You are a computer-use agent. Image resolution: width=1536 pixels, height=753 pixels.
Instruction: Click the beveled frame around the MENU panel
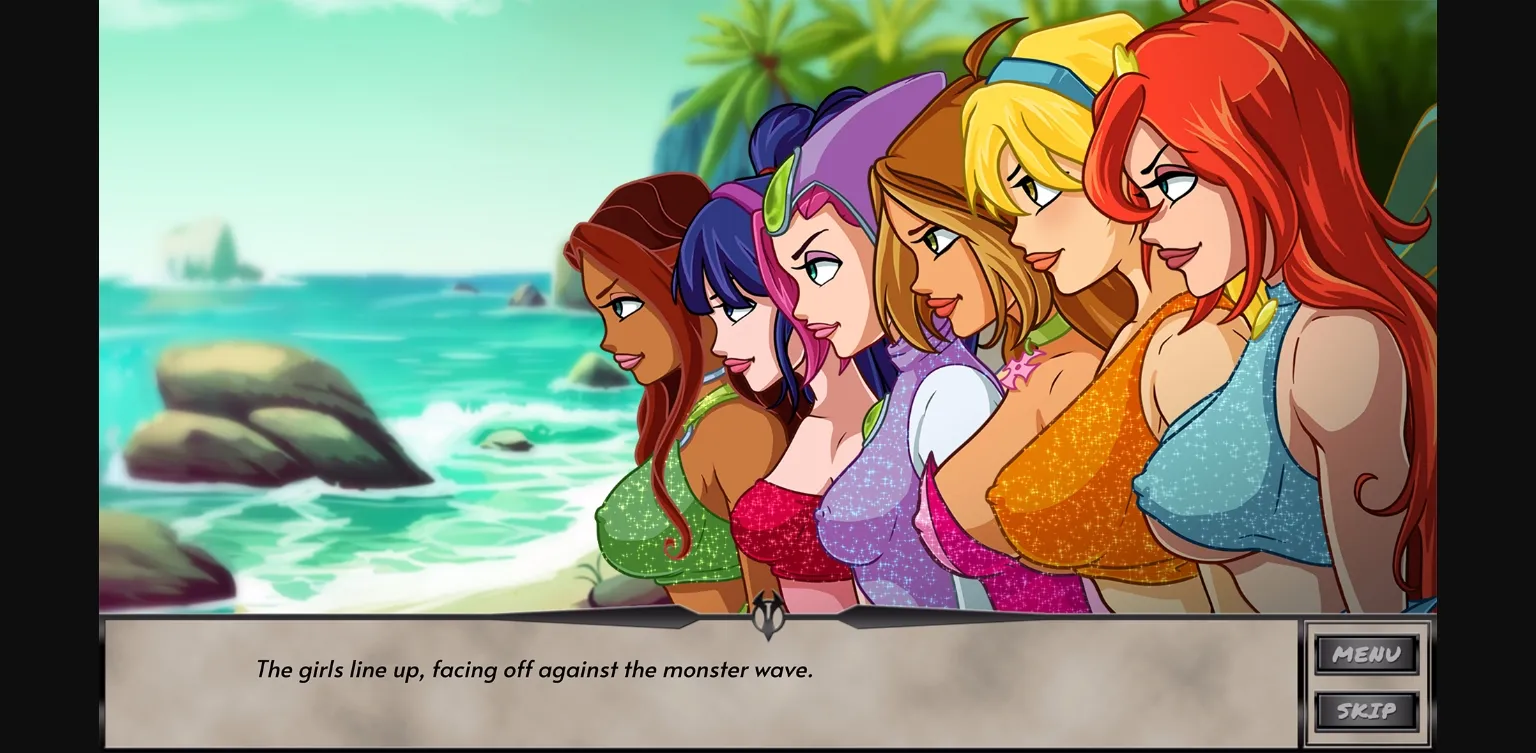[1311, 683]
